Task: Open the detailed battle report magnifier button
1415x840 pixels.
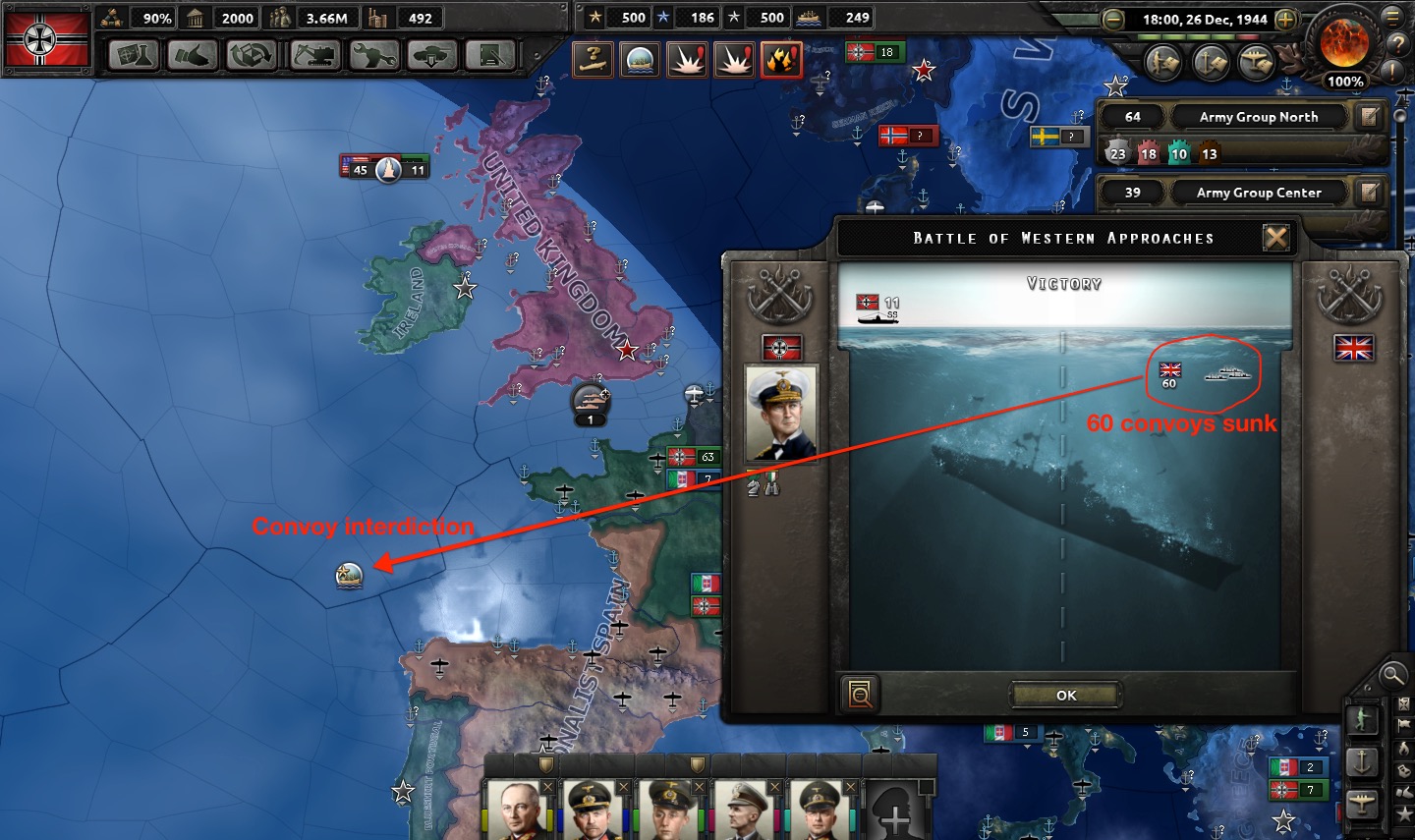Action: tap(860, 694)
